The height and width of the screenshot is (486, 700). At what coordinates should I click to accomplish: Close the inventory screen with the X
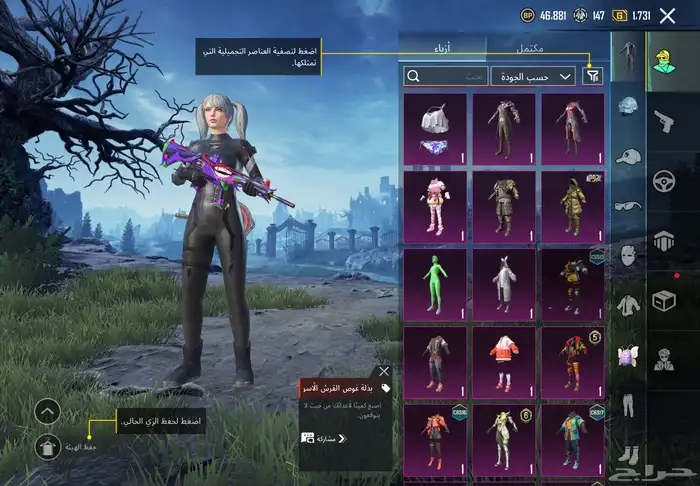coord(669,15)
